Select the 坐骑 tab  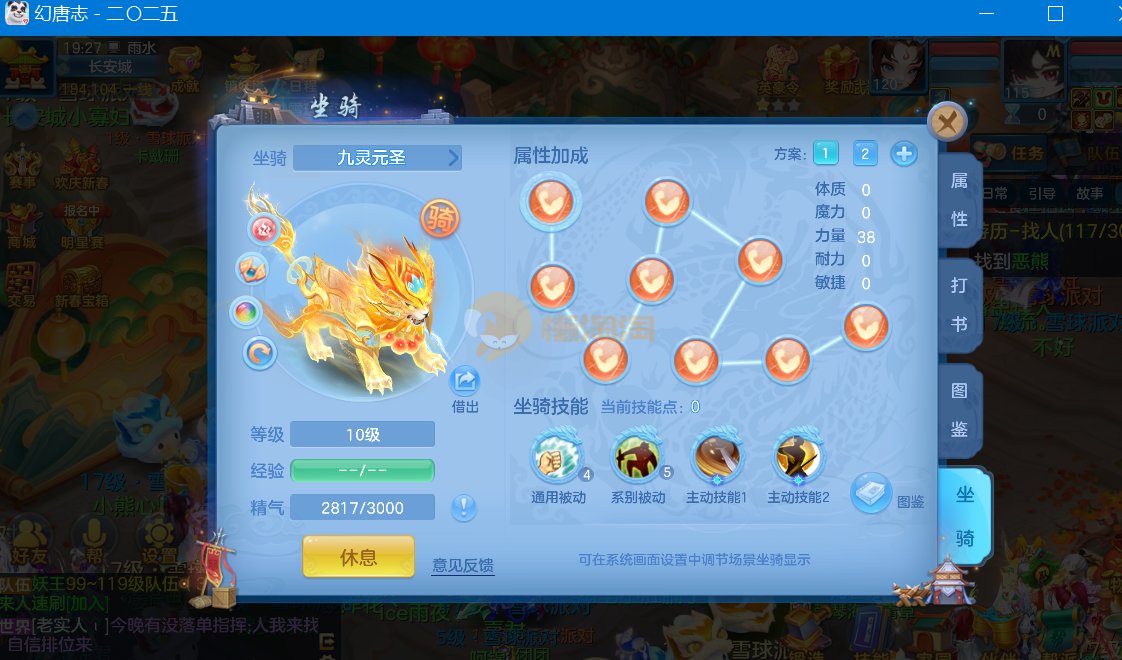[965, 517]
